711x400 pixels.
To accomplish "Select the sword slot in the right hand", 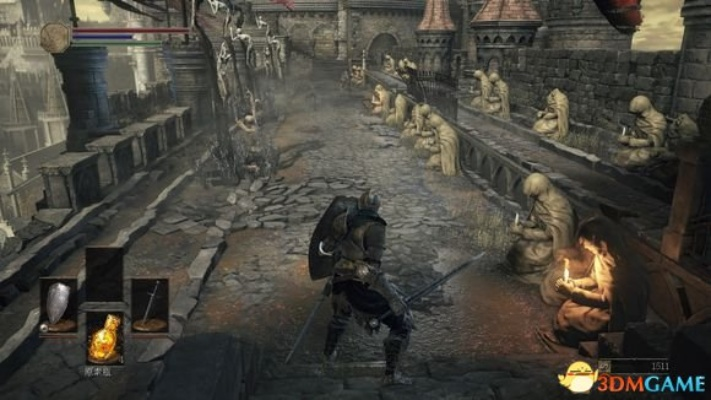I will point(150,305).
